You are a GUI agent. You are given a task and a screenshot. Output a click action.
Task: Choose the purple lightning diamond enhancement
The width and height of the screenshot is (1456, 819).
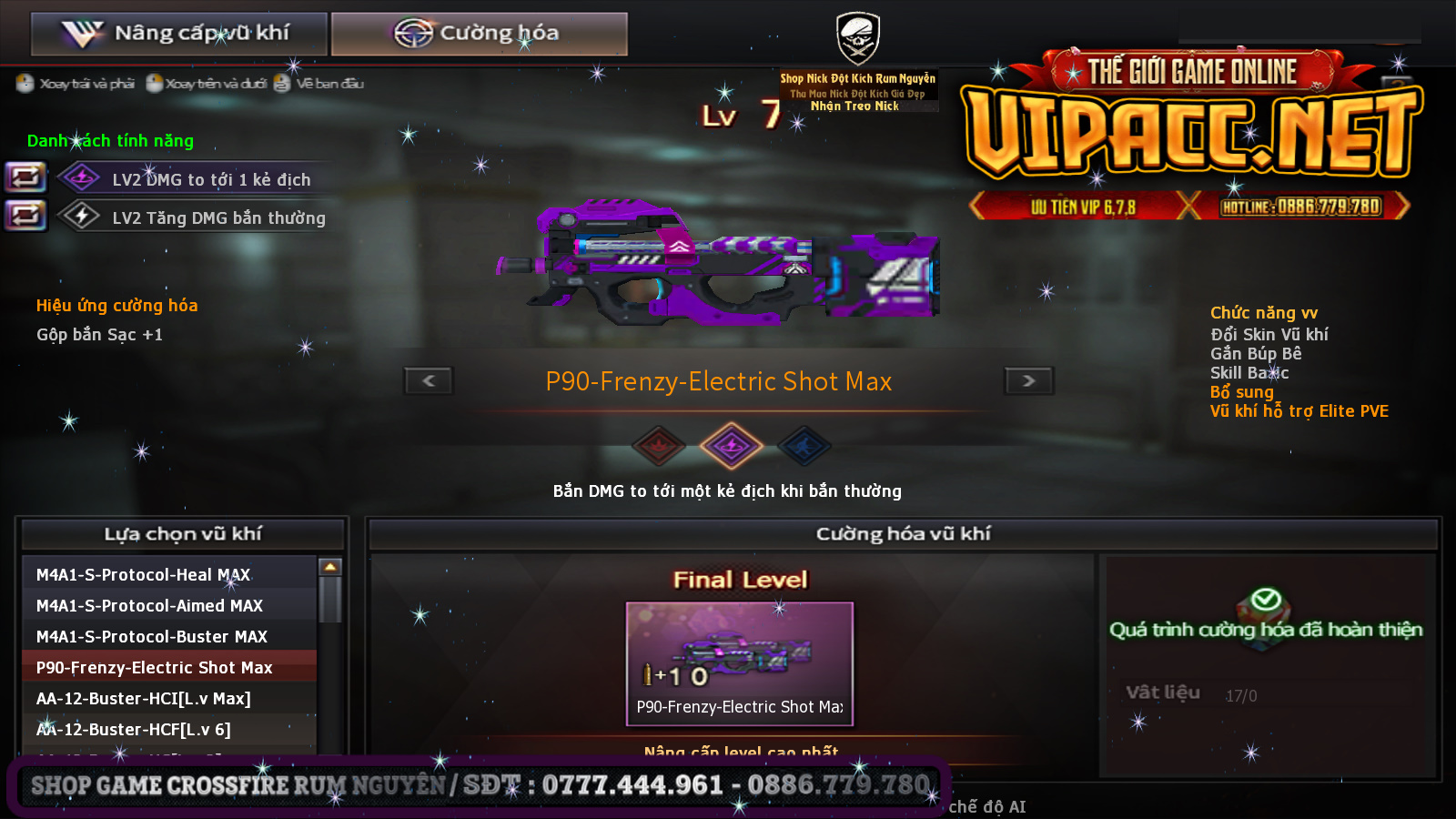point(731,446)
